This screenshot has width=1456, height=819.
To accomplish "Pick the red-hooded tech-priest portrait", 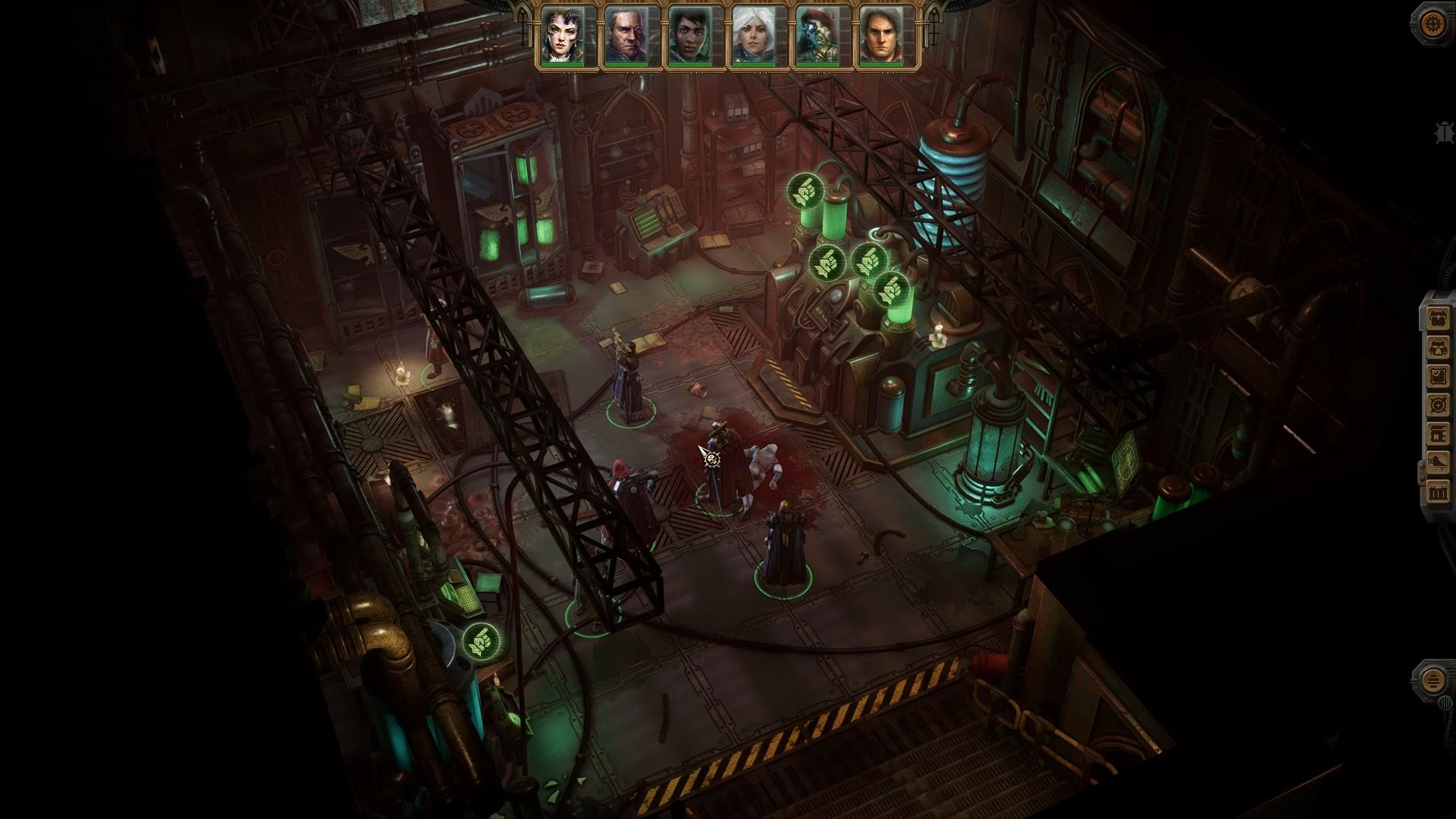I will [x=817, y=36].
